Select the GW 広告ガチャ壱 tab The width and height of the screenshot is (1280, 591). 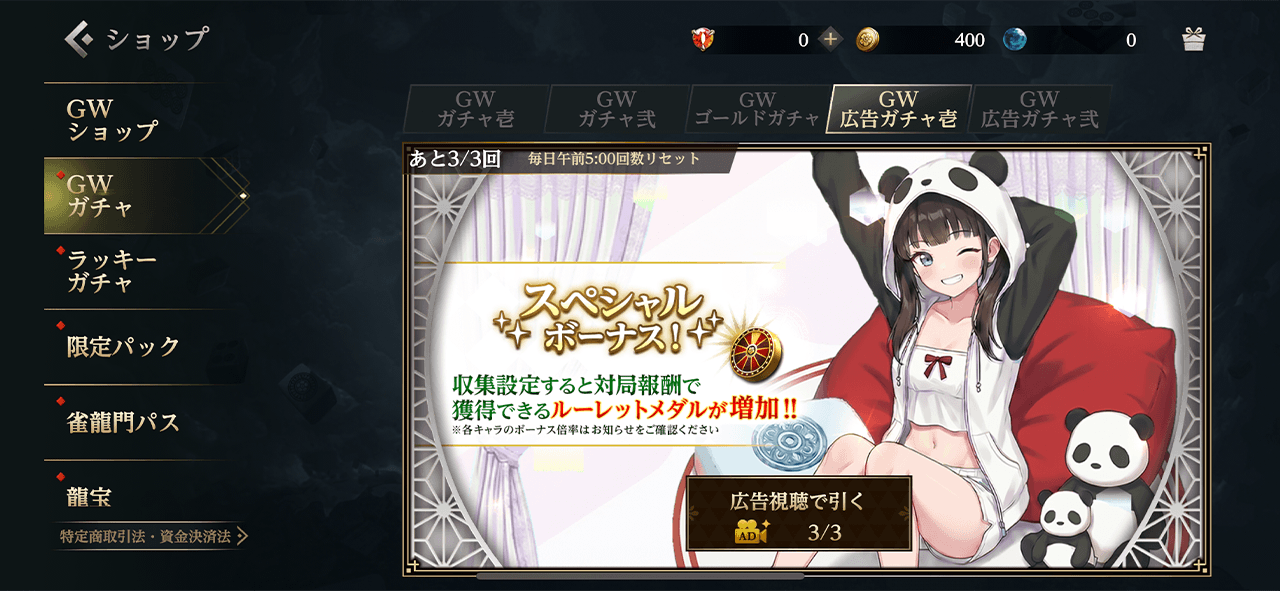coord(898,109)
